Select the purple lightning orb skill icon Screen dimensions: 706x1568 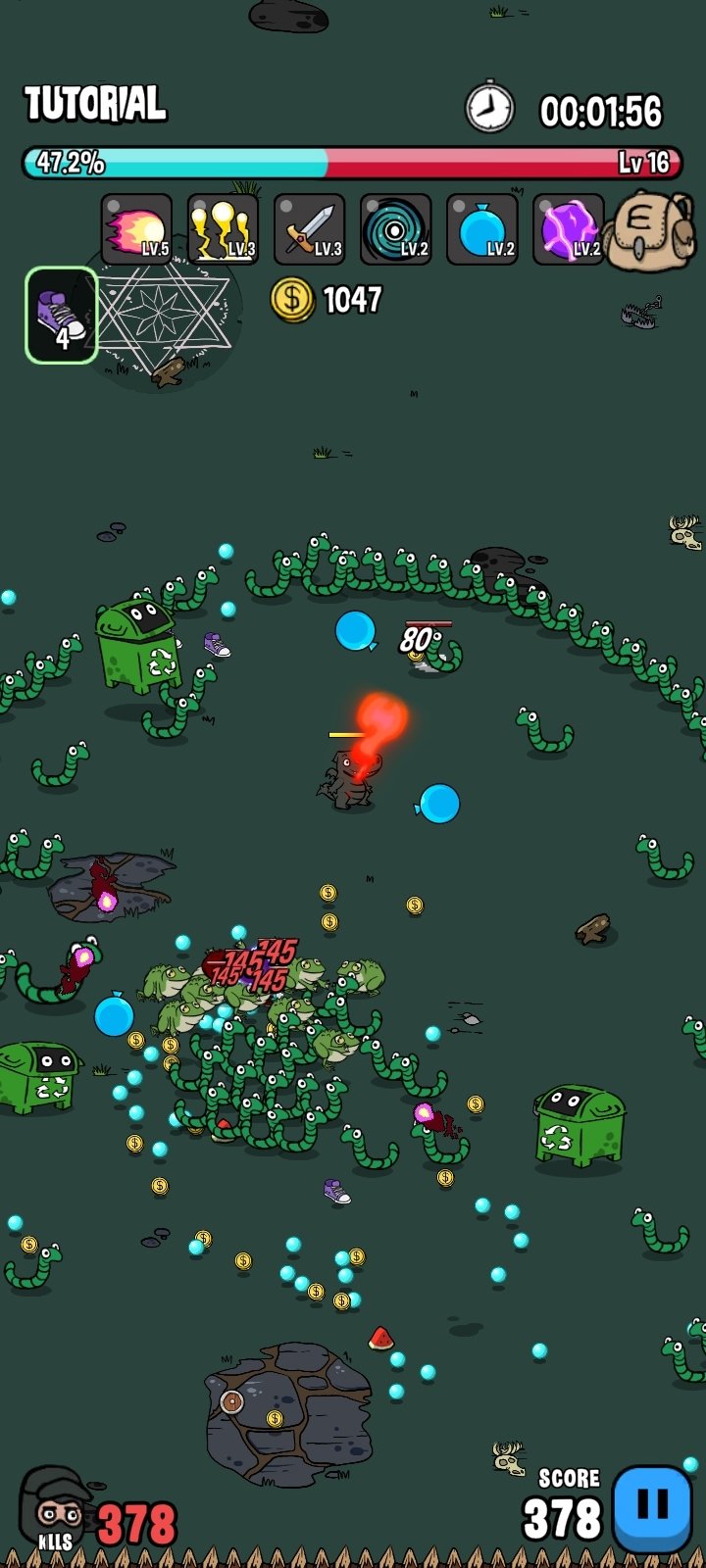point(568,230)
